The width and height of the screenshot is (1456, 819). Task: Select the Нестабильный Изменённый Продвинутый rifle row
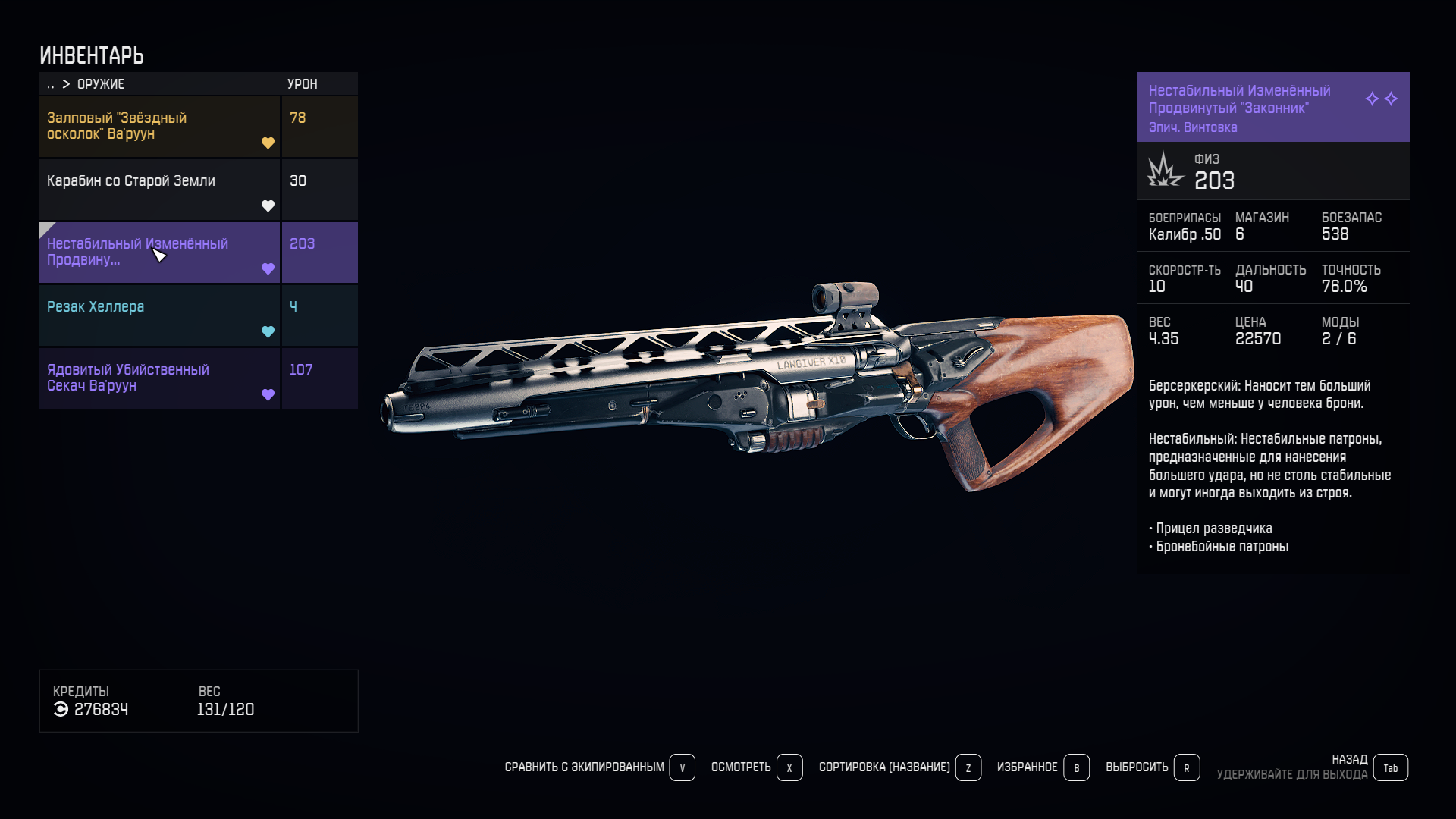[x=159, y=252]
